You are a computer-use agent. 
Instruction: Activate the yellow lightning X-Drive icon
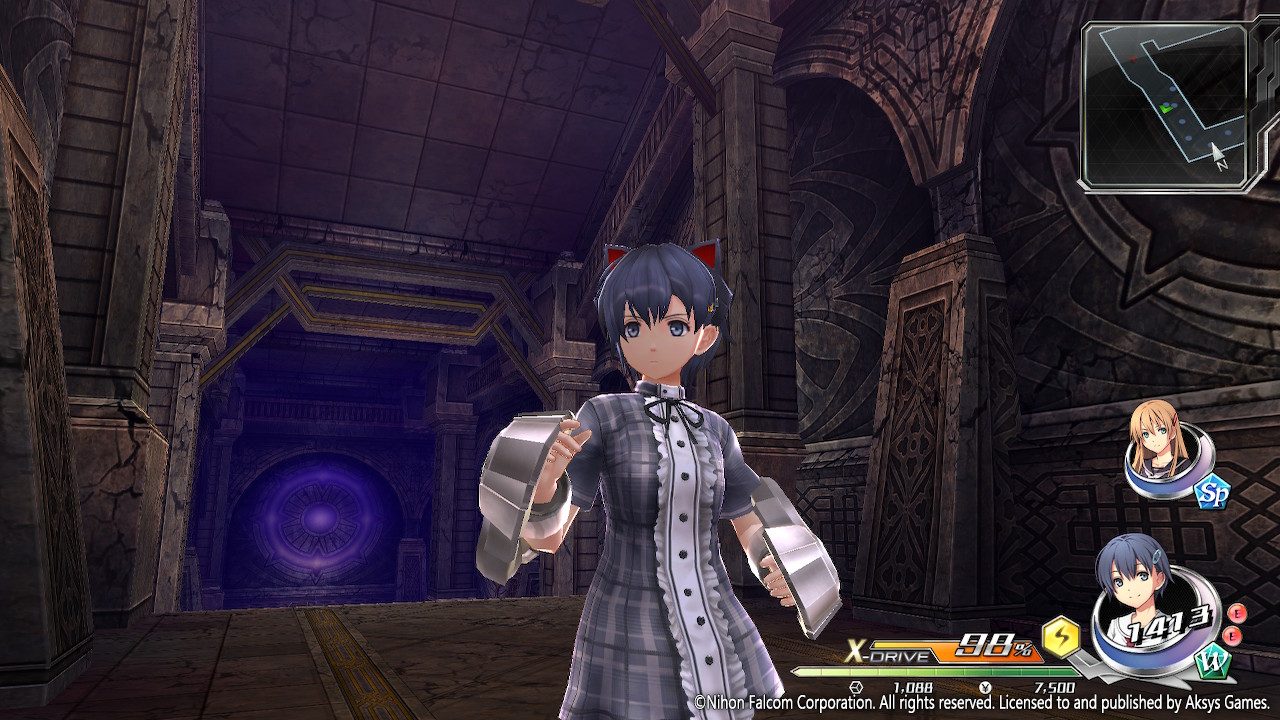point(1061,637)
